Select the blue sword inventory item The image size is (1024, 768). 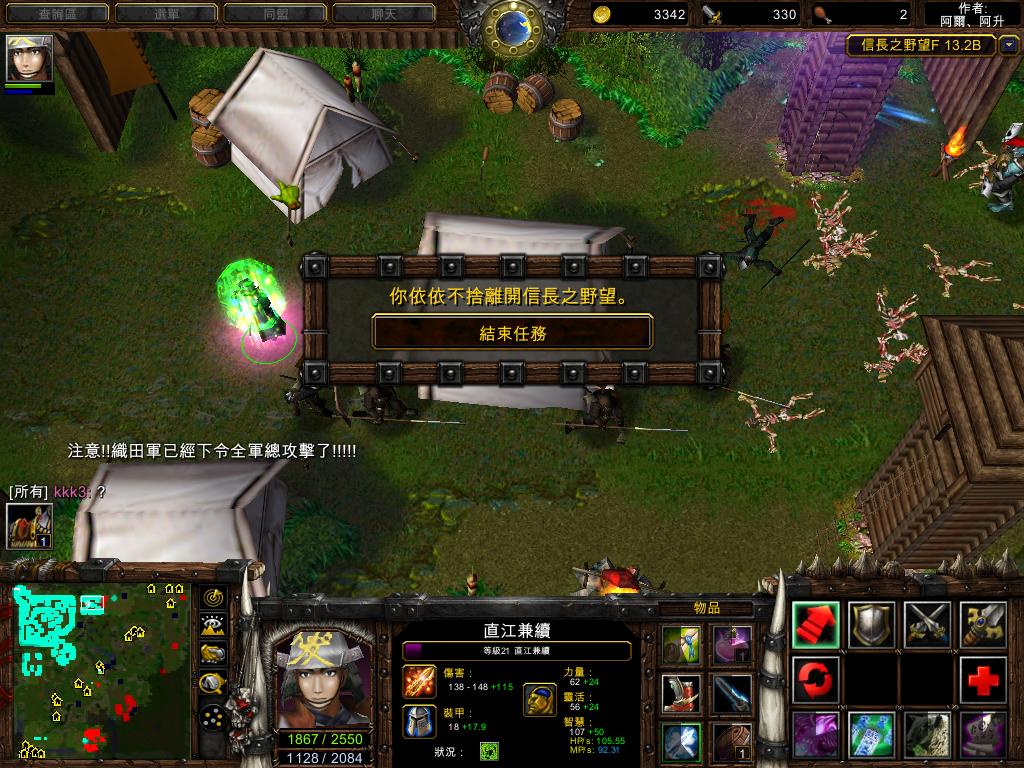pyautogui.click(x=732, y=692)
